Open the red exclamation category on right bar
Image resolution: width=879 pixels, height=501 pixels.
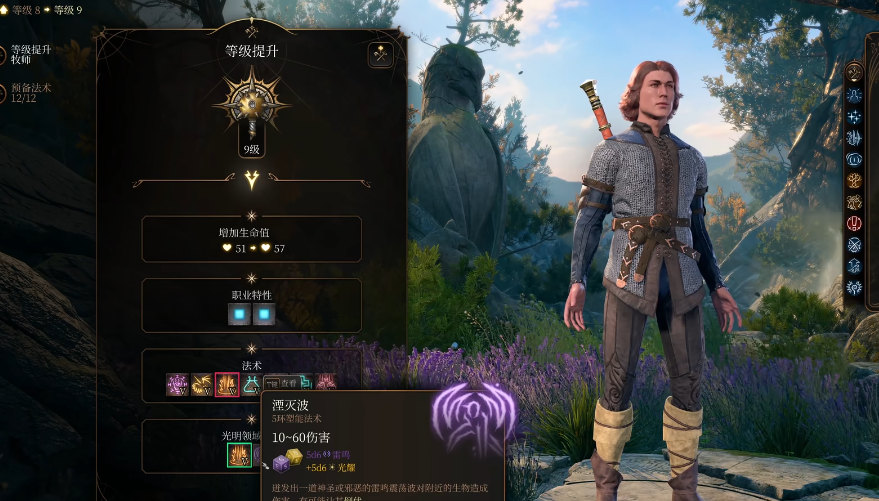coord(854,223)
